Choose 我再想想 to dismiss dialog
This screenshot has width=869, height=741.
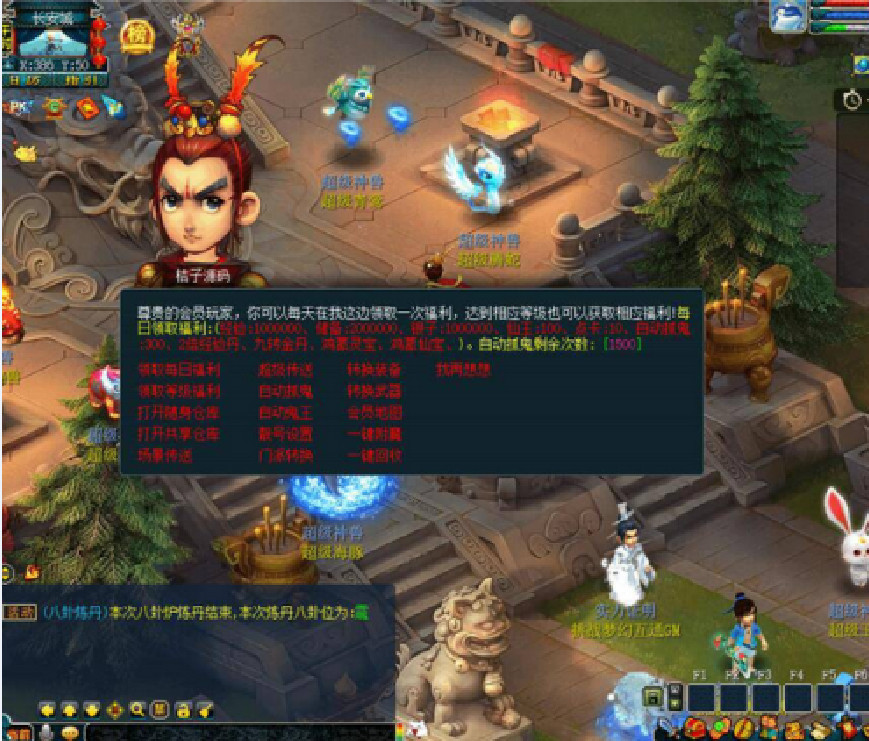coord(462,369)
